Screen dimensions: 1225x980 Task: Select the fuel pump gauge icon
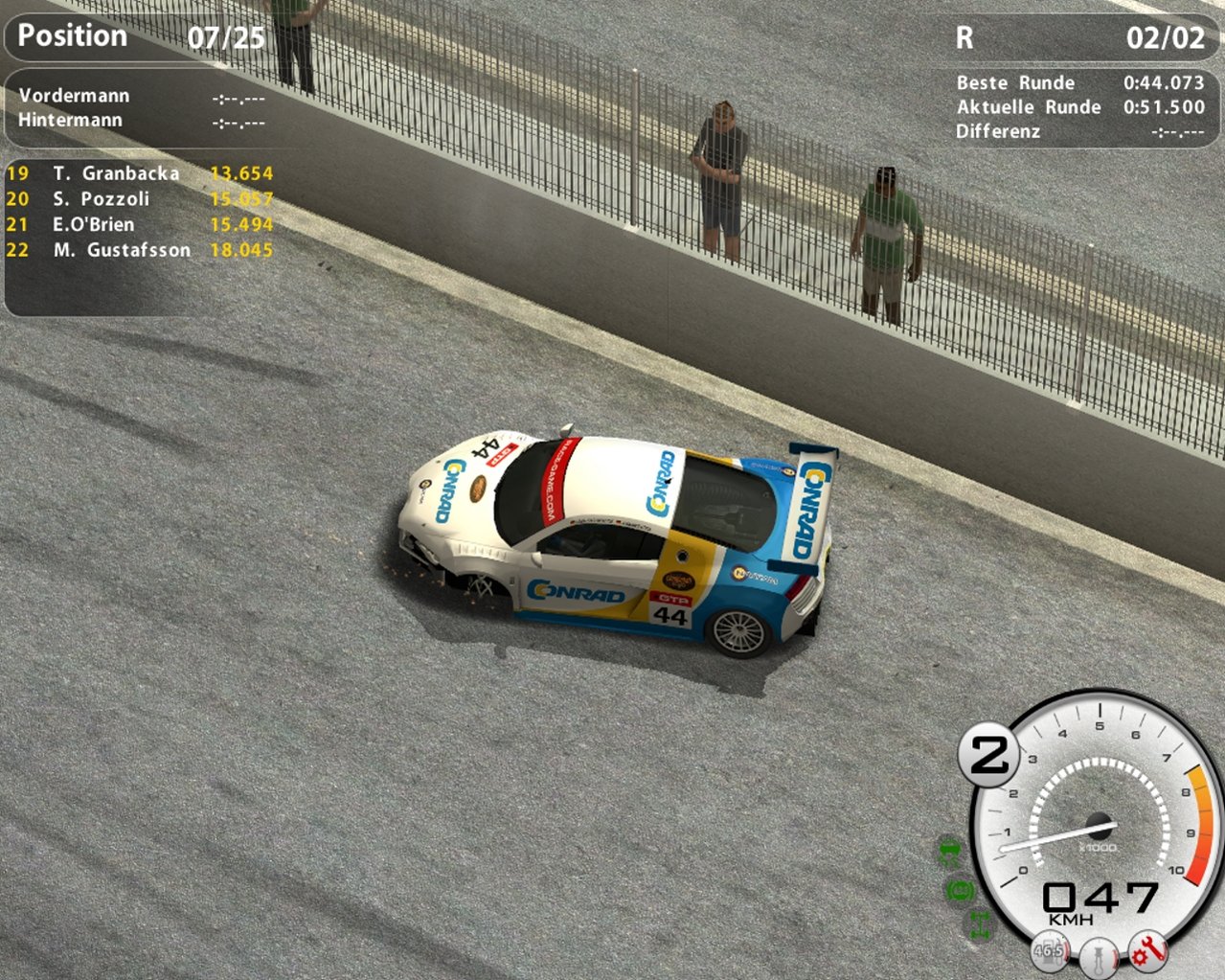coord(1050,951)
